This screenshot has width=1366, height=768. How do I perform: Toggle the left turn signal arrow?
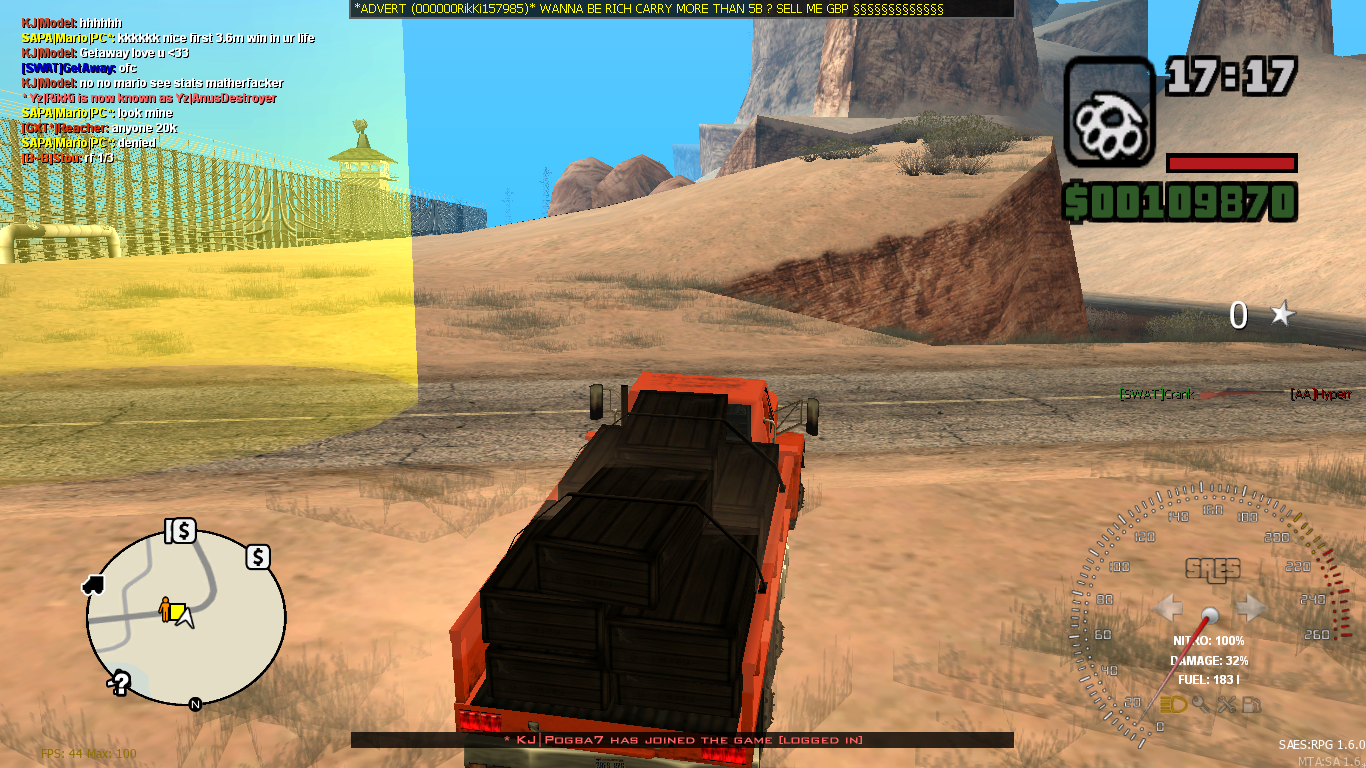click(x=1168, y=606)
